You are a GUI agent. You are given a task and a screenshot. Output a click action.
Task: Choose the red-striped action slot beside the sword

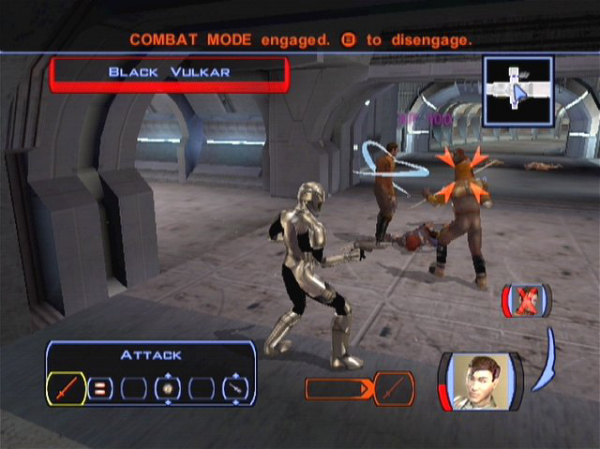(100, 388)
